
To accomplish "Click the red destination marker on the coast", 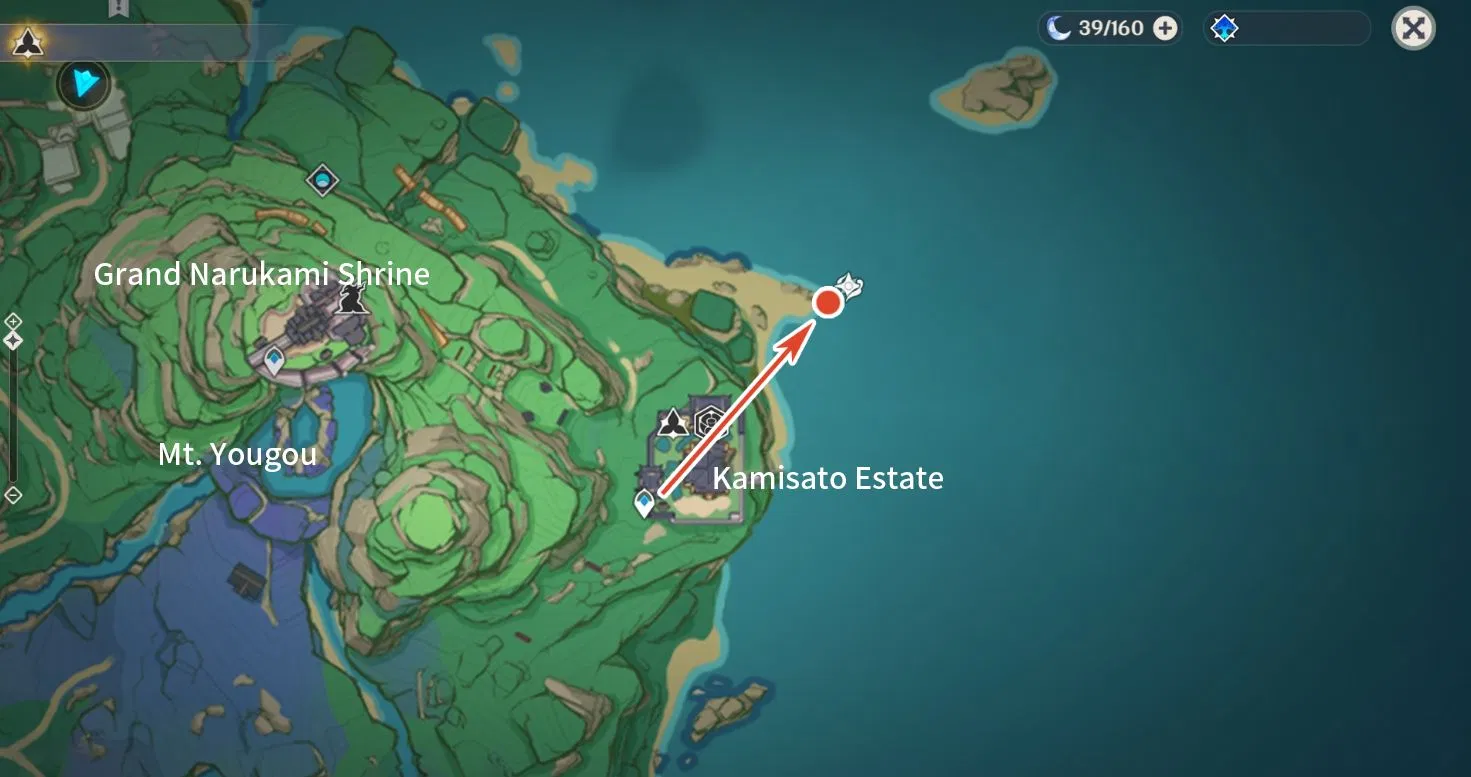I will 828,302.
